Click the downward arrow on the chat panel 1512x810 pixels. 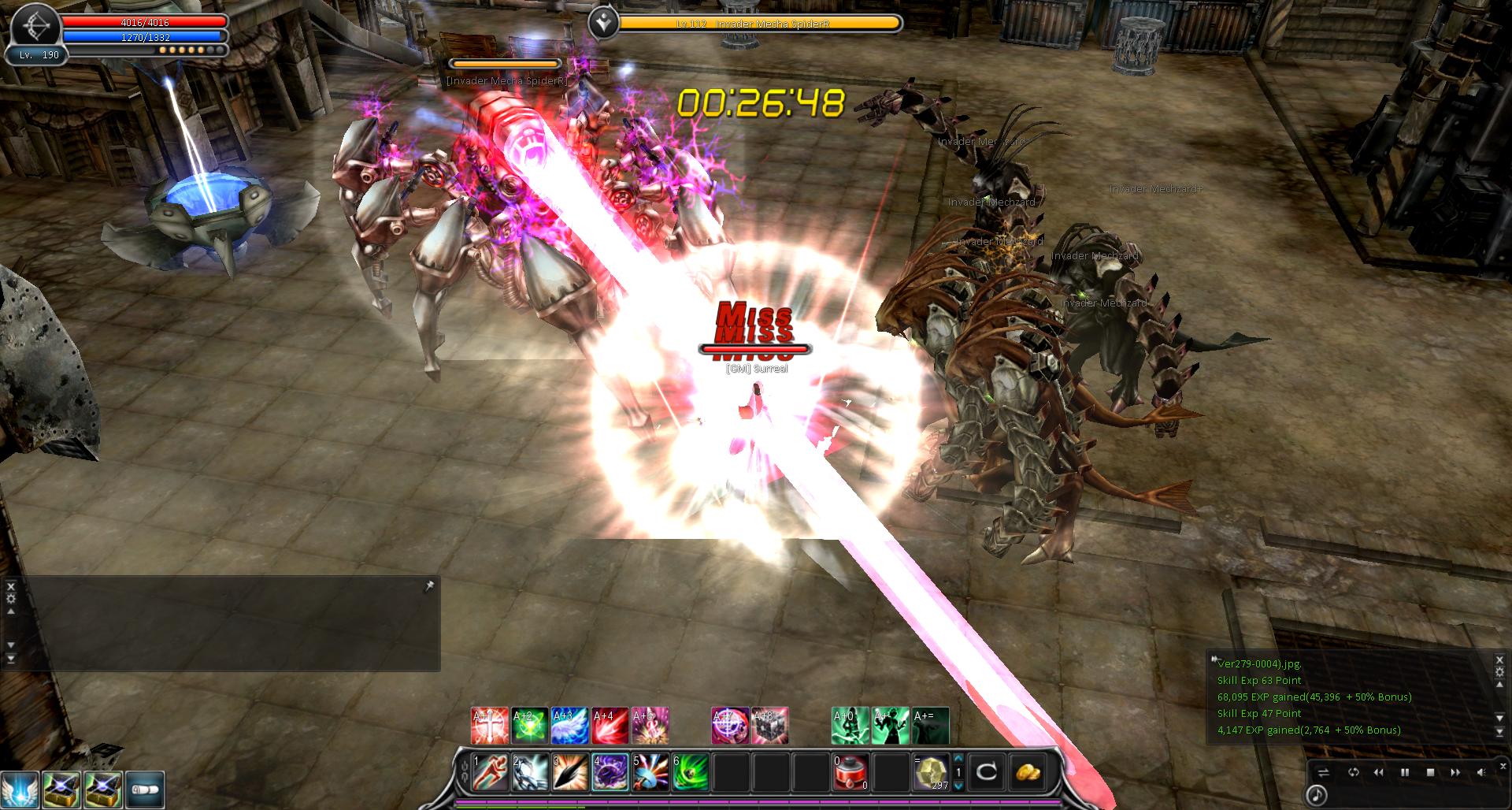pos(10,646)
